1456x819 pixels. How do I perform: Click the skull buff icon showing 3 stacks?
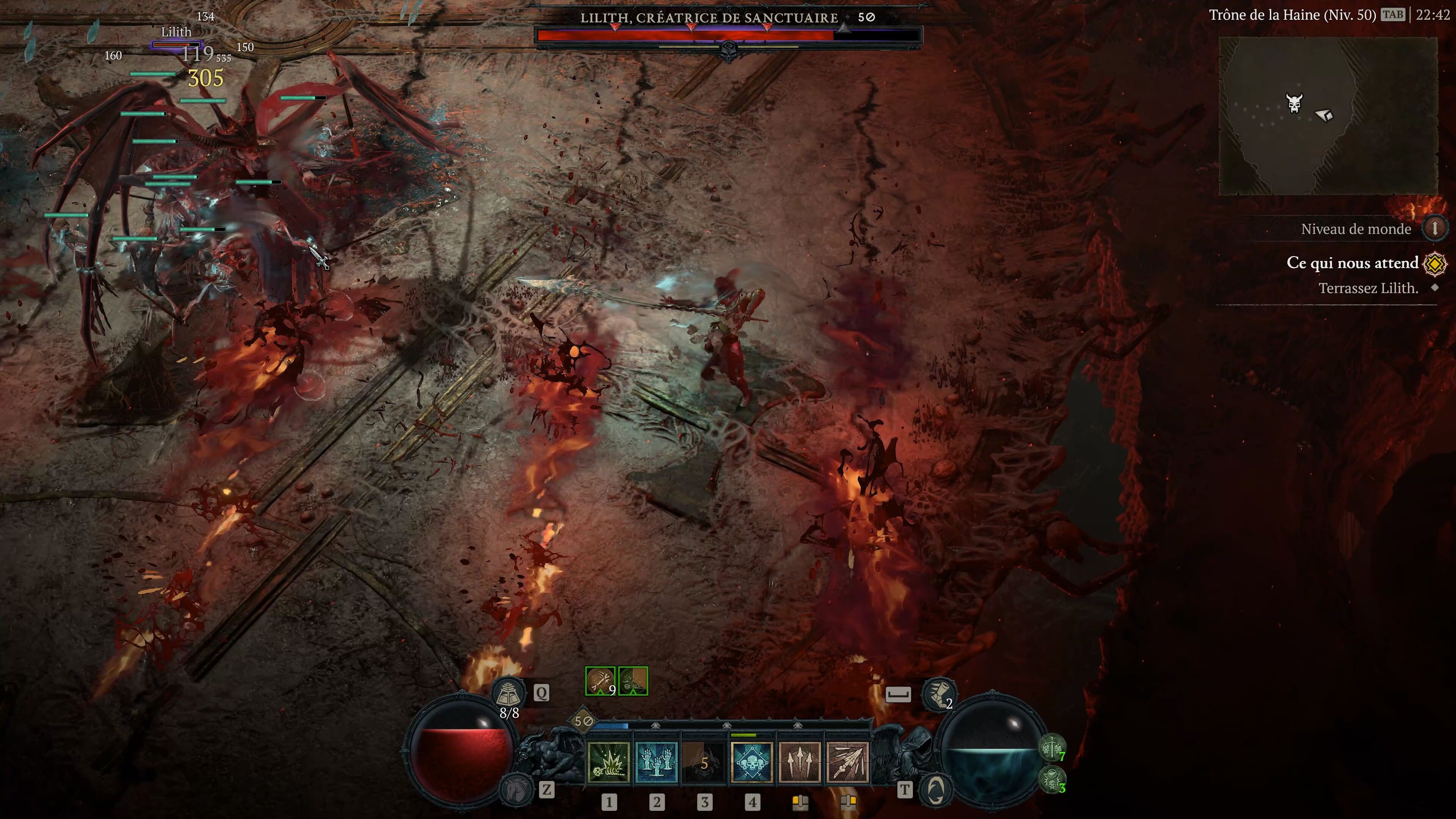tap(1053, 781)
